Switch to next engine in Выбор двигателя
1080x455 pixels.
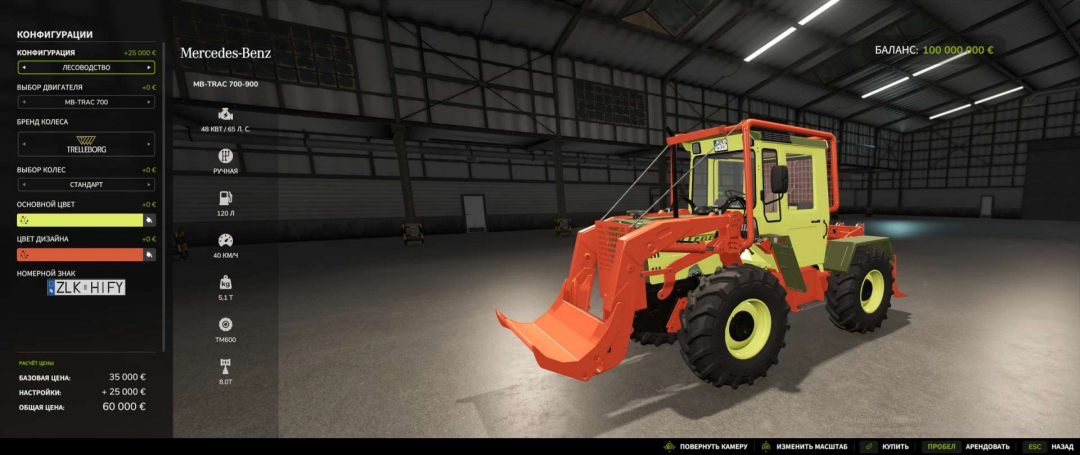(x=149, y=102)
